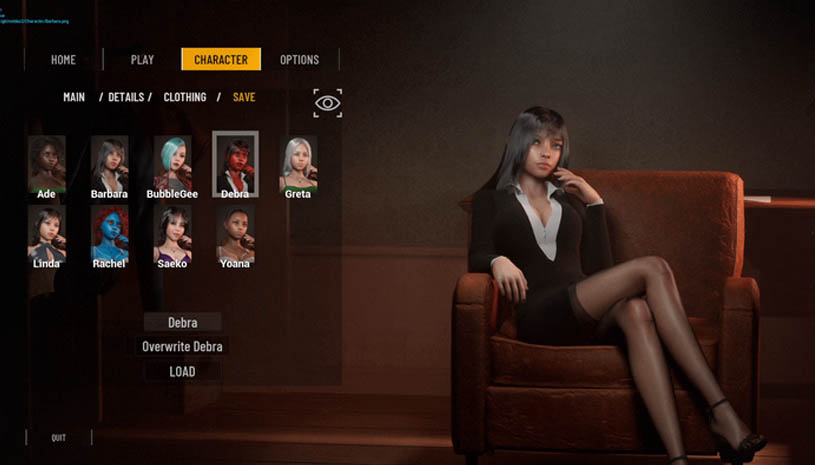The height and width of the screenshot is (465, 815).
Task: Select the Yoana character portrait
Action: point(235,234)
